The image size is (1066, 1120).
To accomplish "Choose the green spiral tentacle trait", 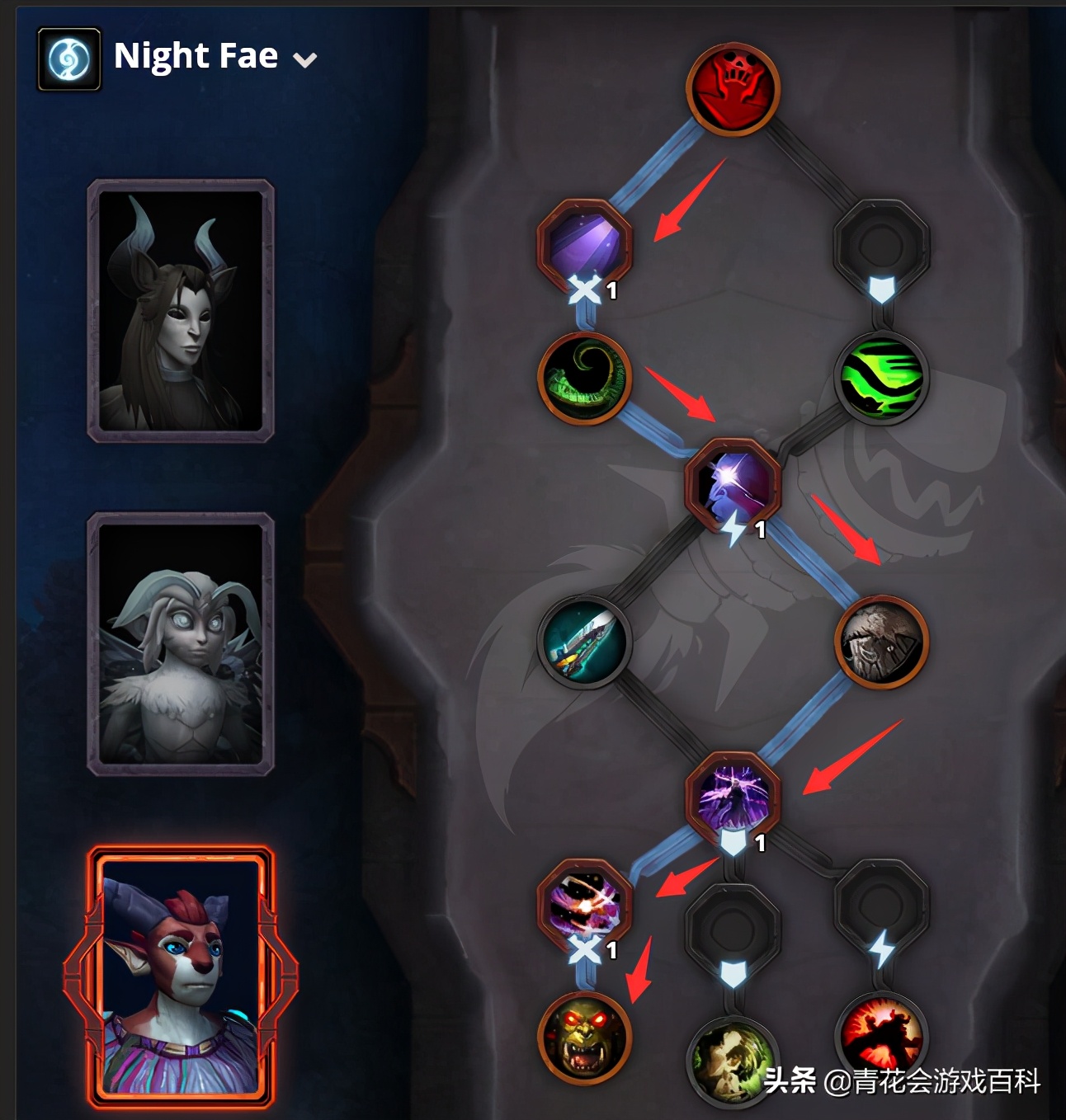I will (584, 378).
